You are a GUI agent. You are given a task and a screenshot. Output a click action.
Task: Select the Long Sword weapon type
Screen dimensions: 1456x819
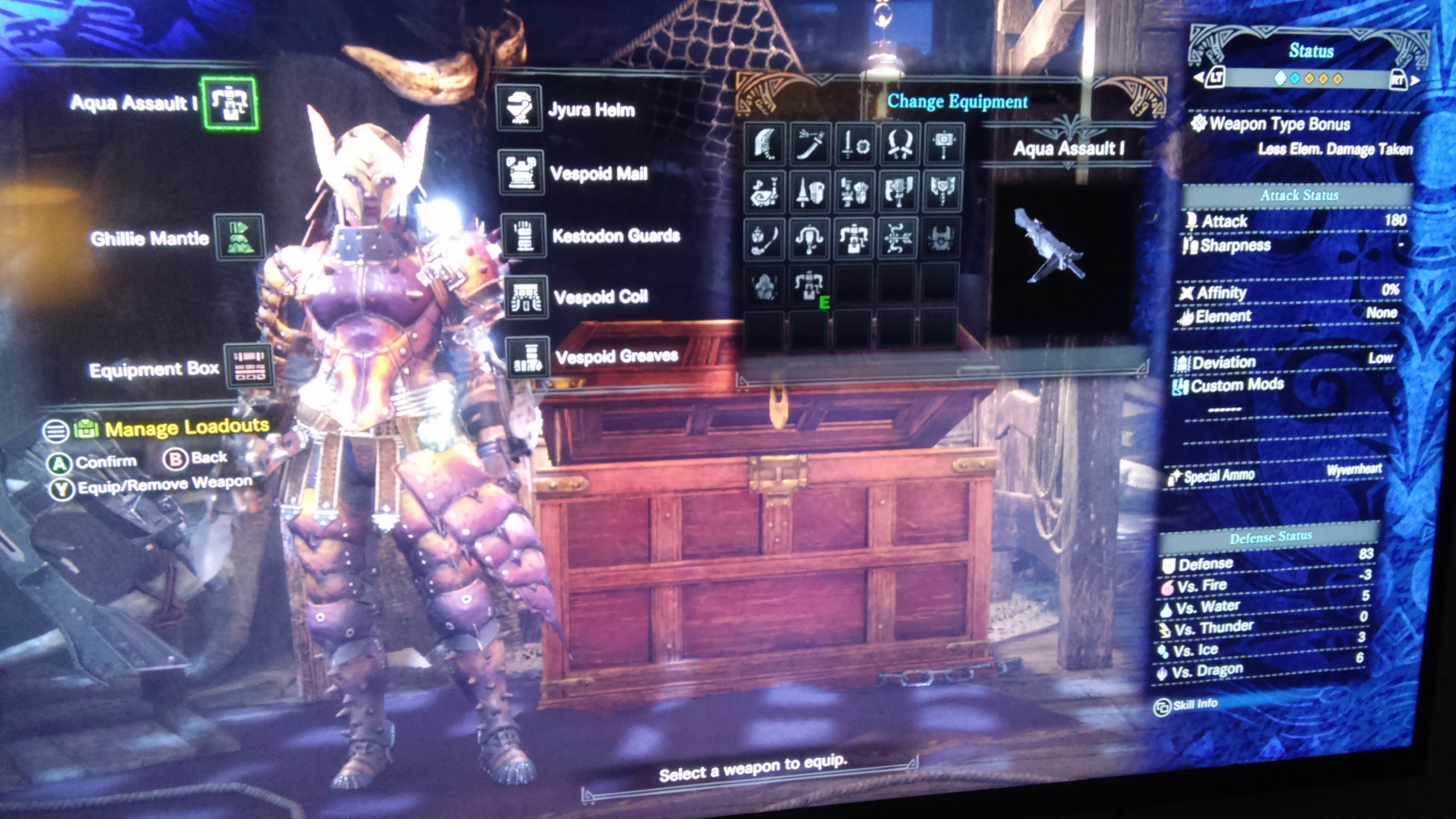tap(810, 144)
